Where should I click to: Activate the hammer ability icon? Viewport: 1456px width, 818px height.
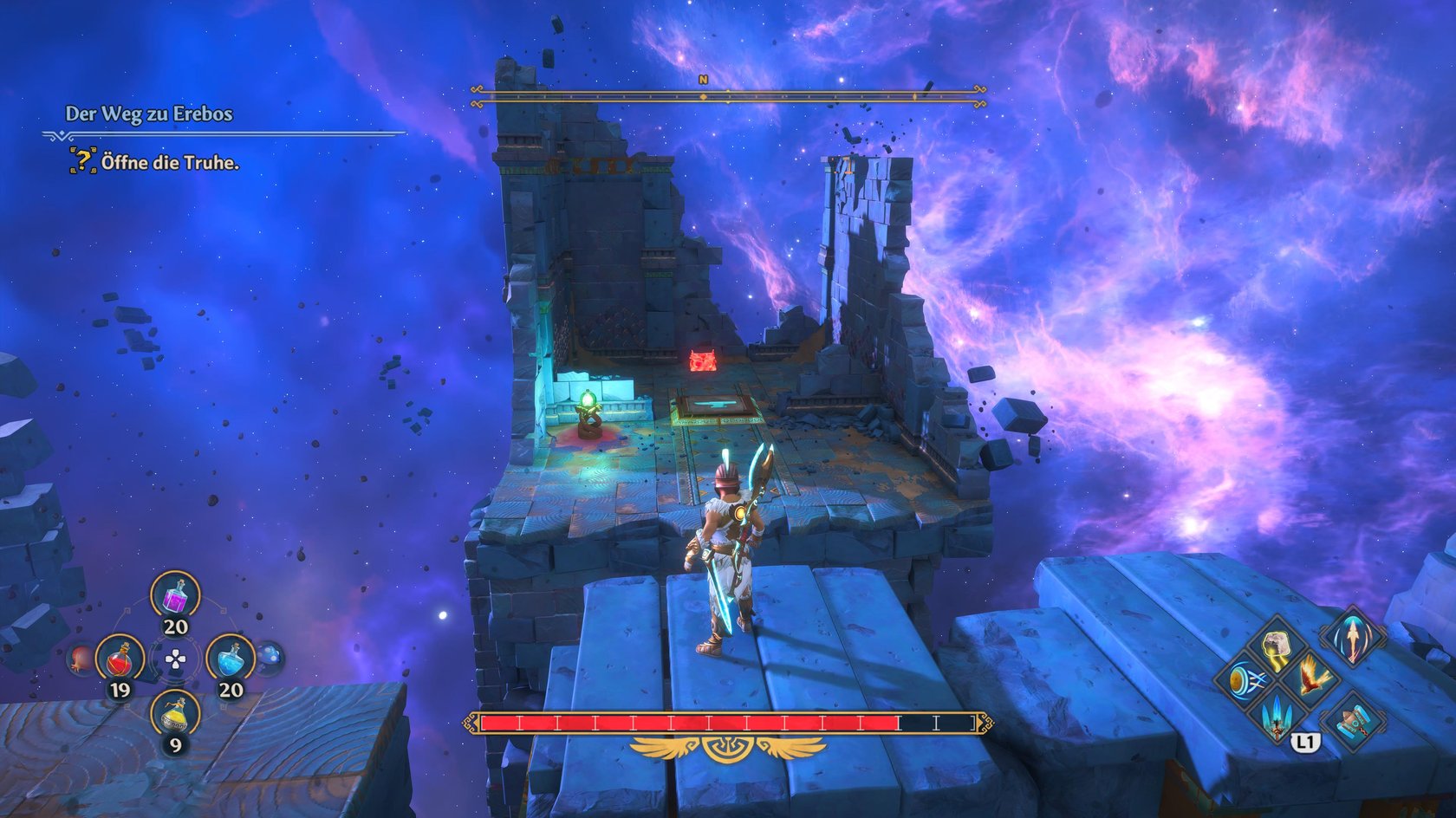click(1352, 719)
